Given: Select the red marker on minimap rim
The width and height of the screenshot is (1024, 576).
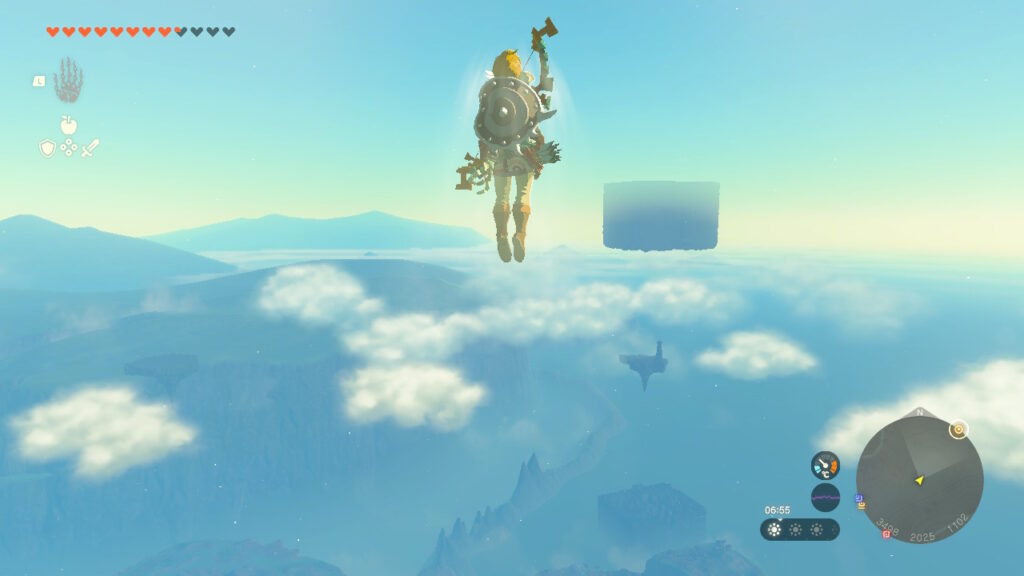Looking at the screenshot, I should pos(886,534).
